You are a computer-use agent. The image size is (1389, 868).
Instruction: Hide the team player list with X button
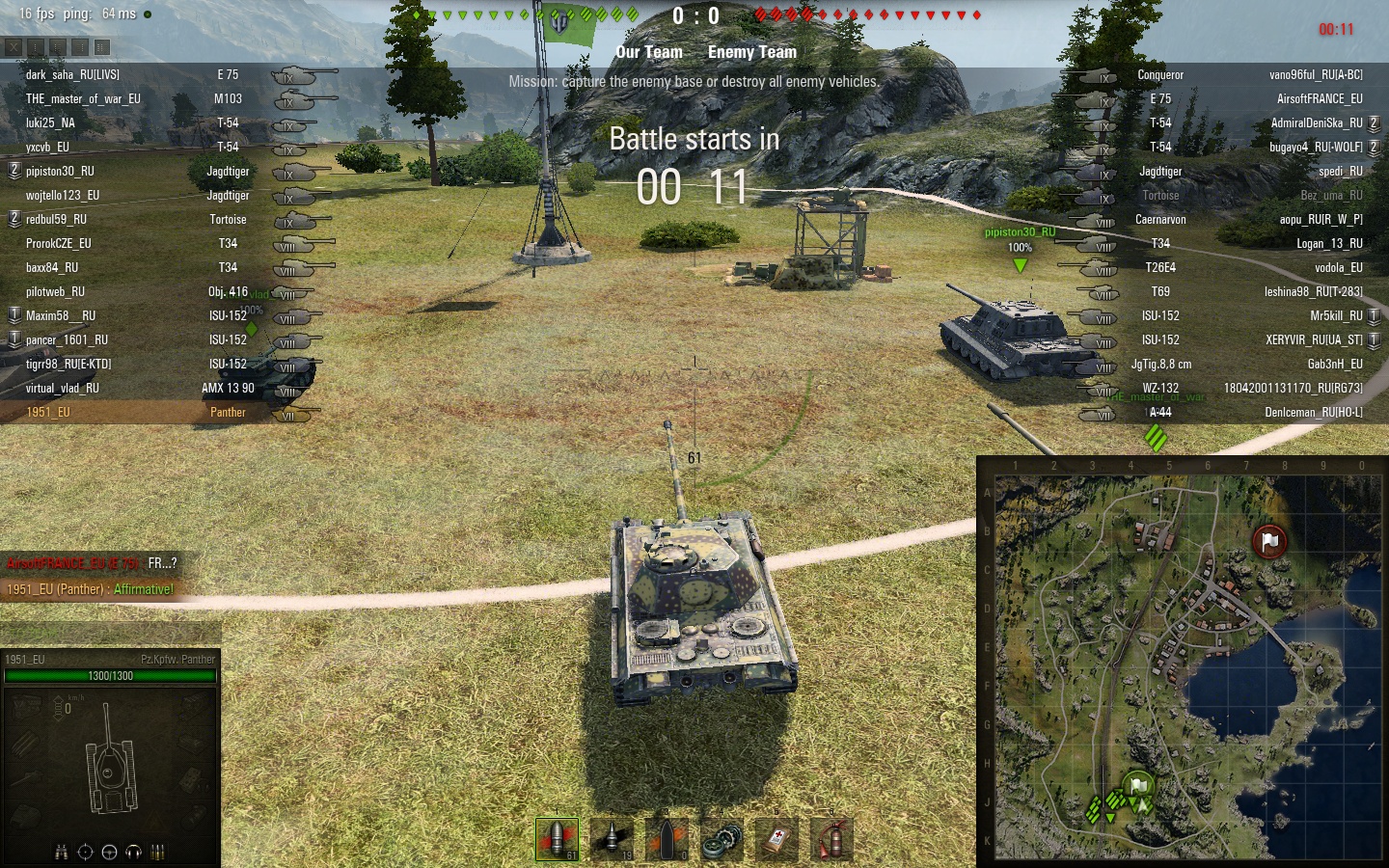tap(13, 46)
